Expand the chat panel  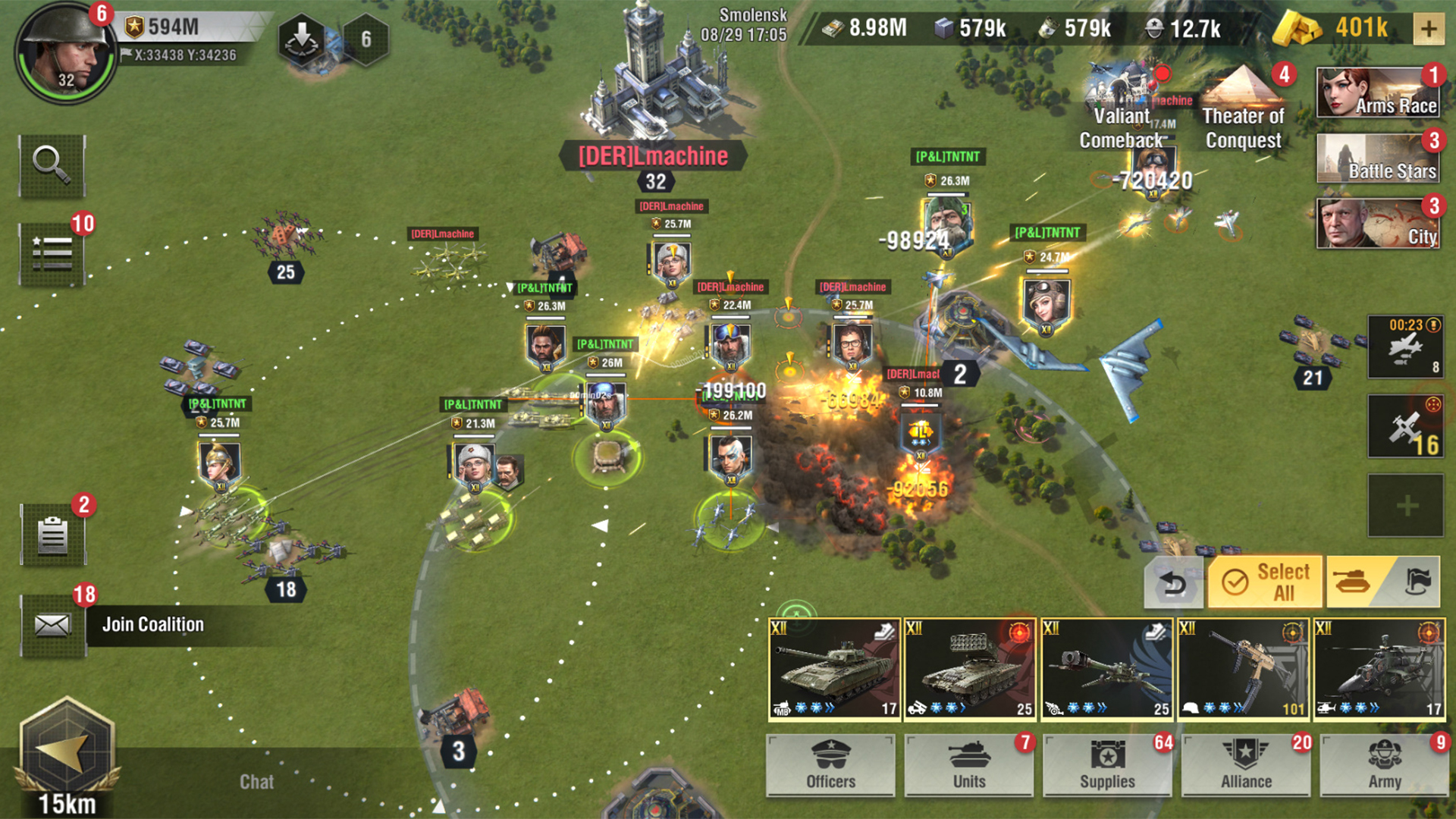[x=256, y=782]
